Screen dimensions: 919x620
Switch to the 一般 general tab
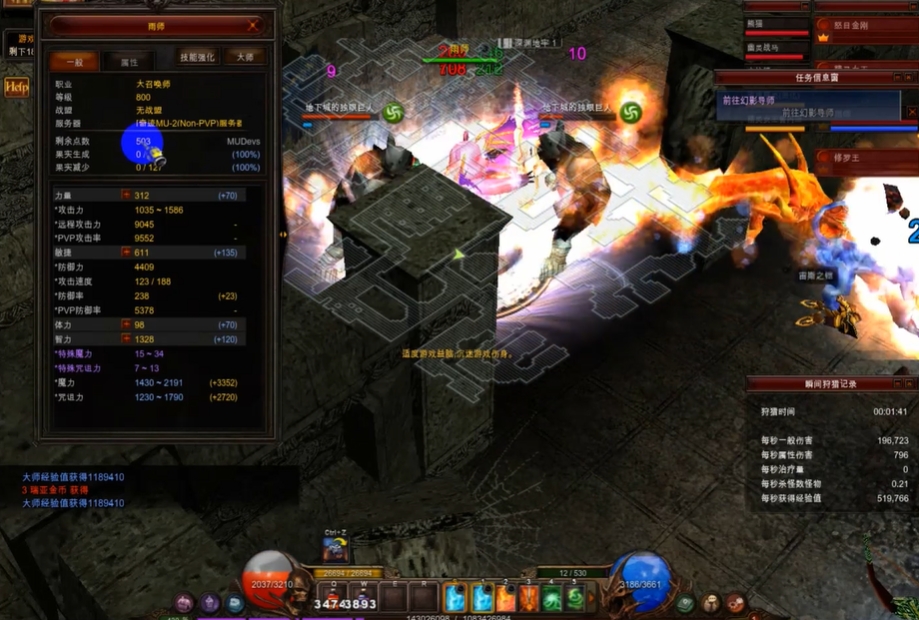(x=74, y=61)
